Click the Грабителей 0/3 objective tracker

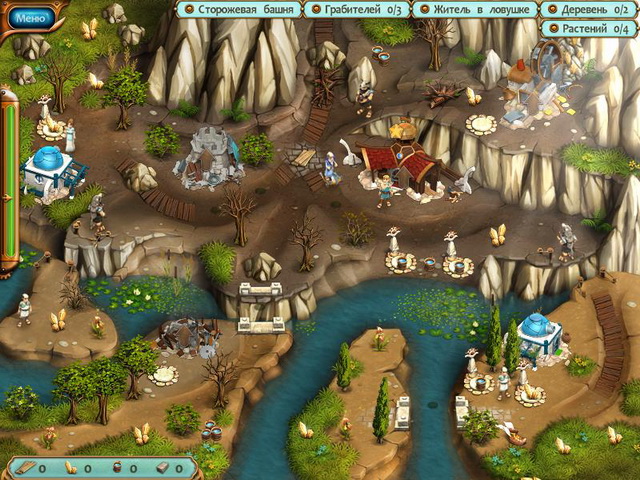click(x=356, y=10)
